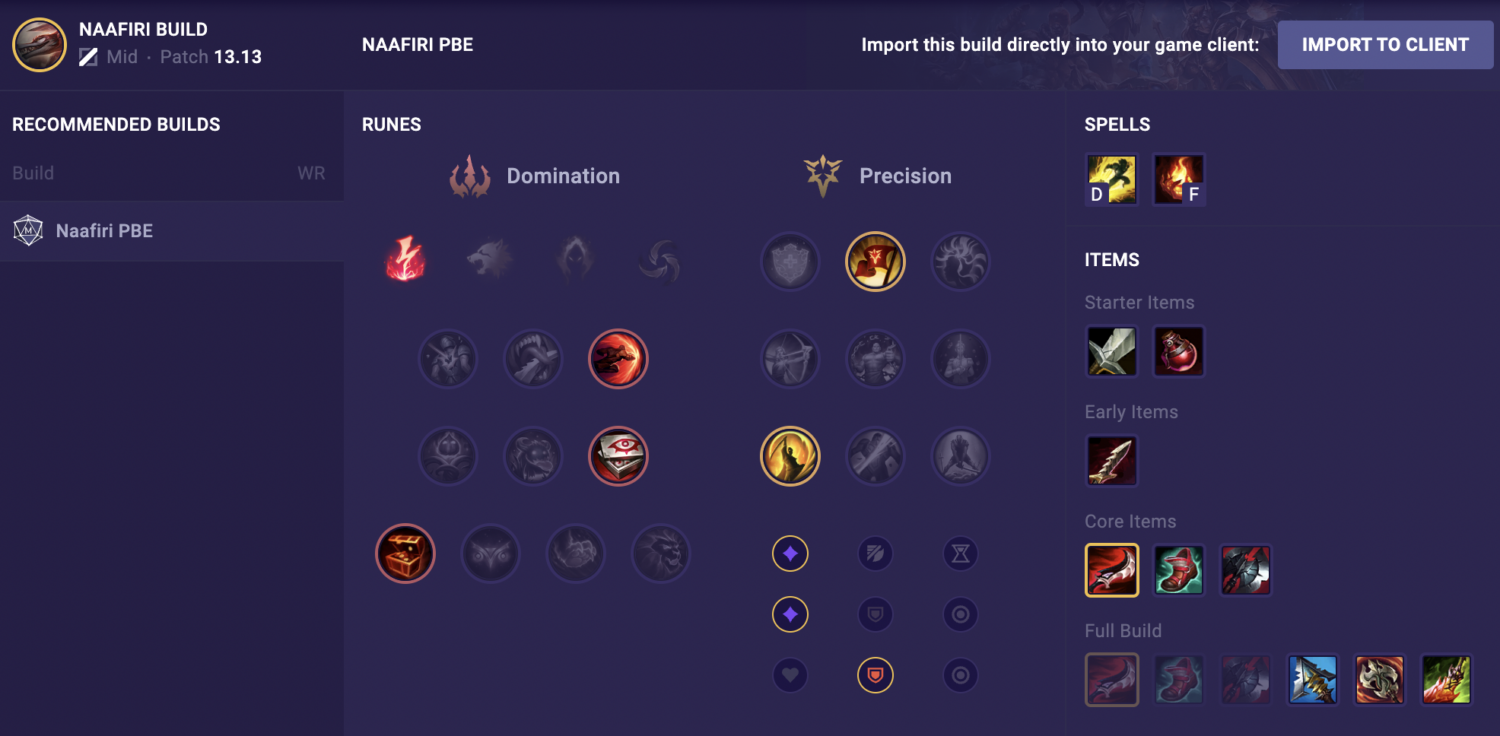Click the Naafiri champion portrait
The width and height of the screenshot is (1500, 736).
39,44
